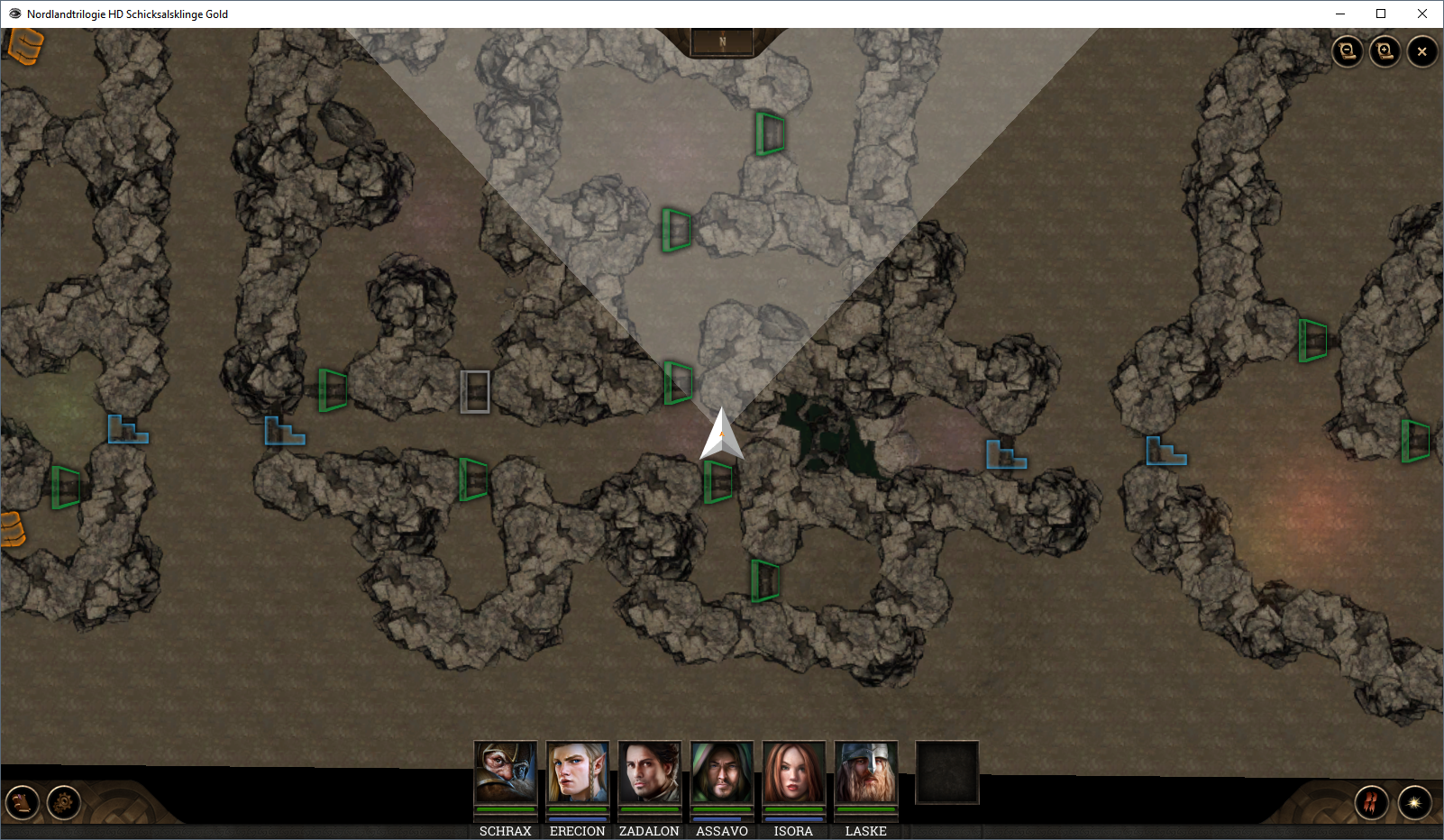
Task: Zoom out the map with the minus scroll
Action: click(1348, 51)
